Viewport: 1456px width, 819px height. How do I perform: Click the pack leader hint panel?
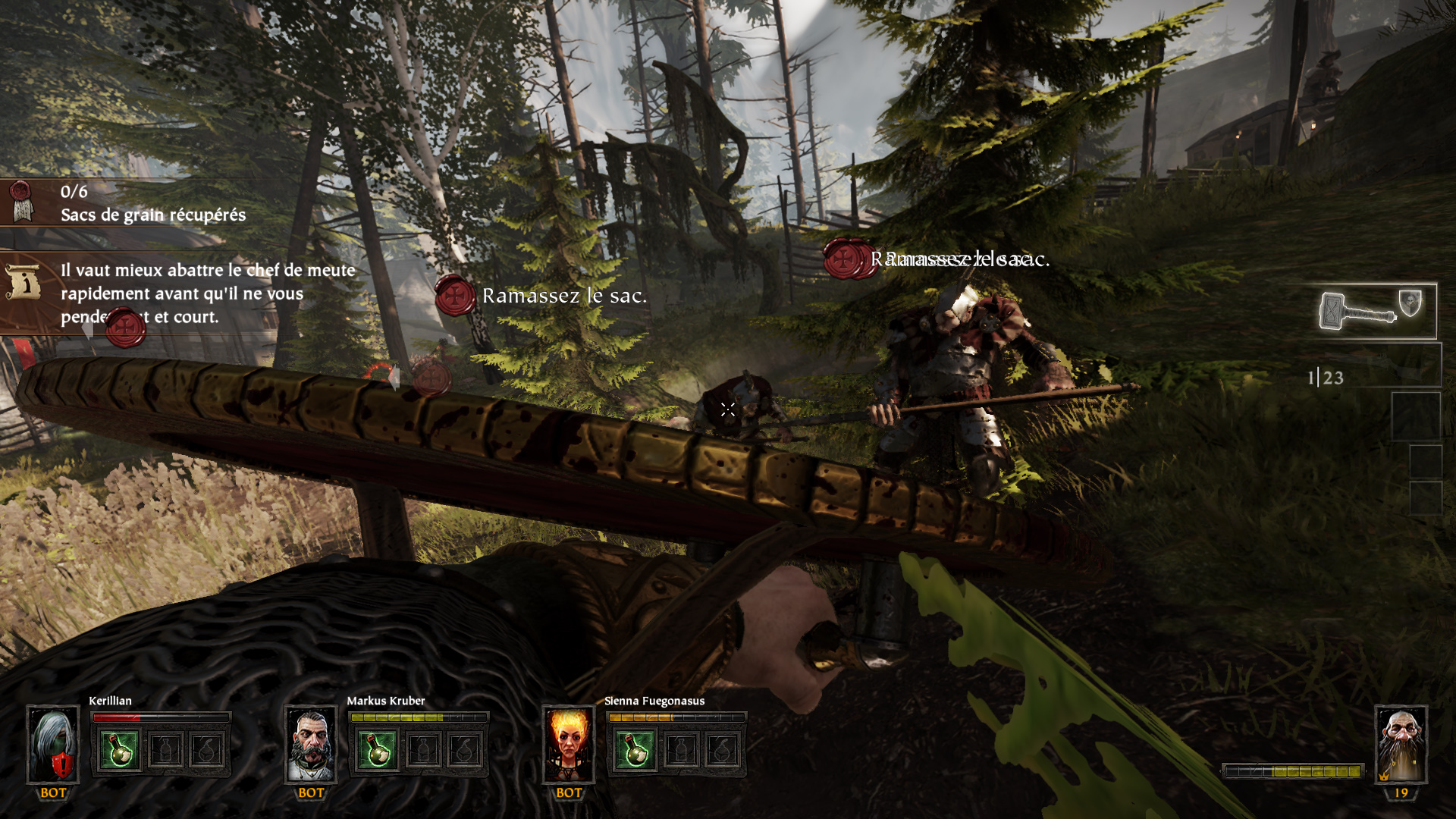(182, 293)
